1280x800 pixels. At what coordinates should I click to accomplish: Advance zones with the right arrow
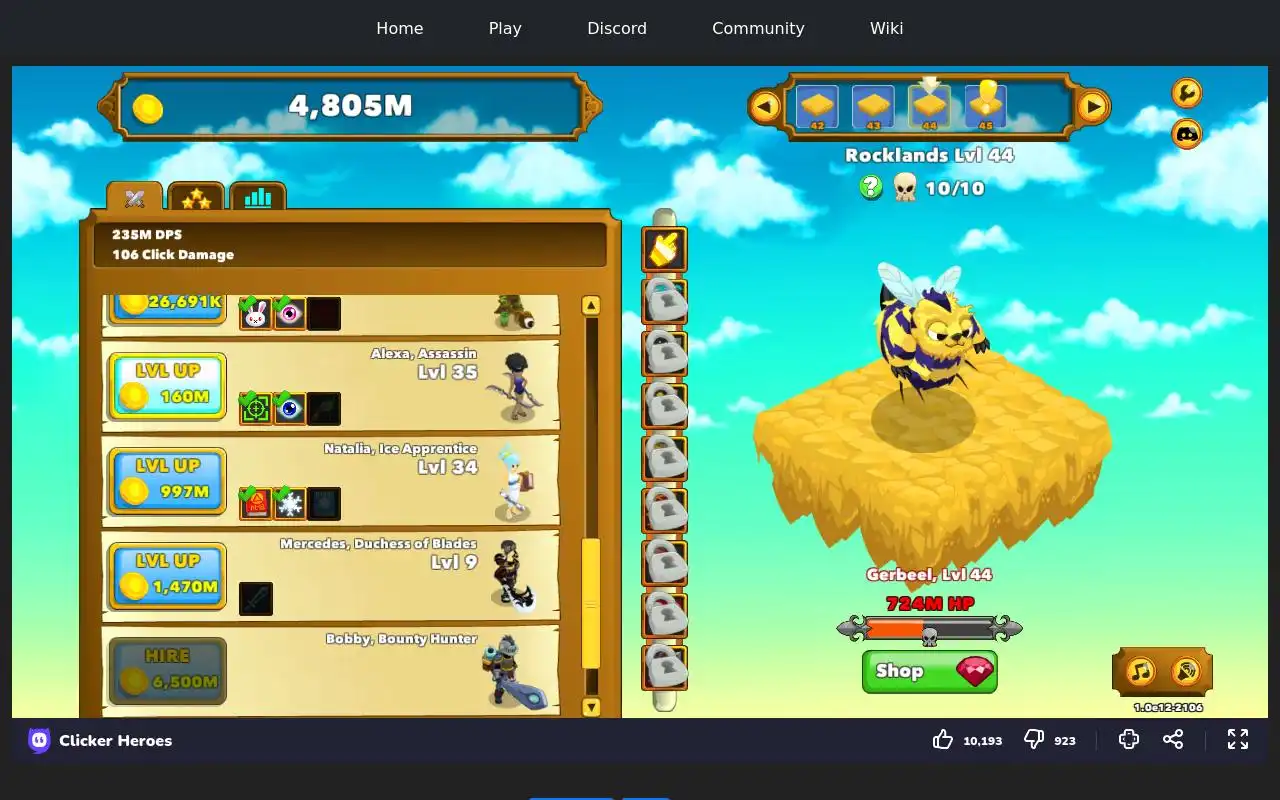tap(1093, 106)
